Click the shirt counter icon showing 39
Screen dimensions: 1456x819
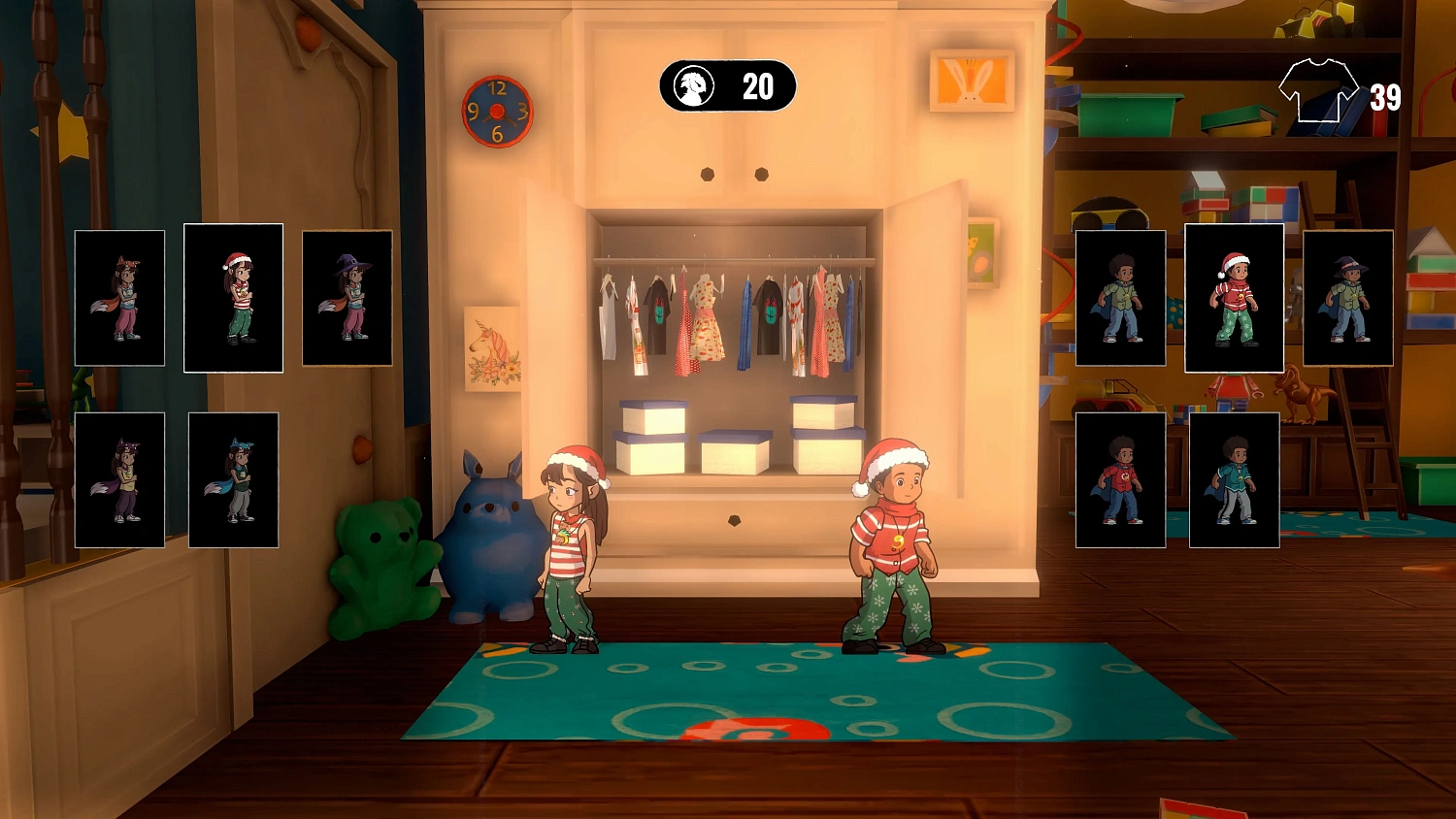pos(1320,92)
